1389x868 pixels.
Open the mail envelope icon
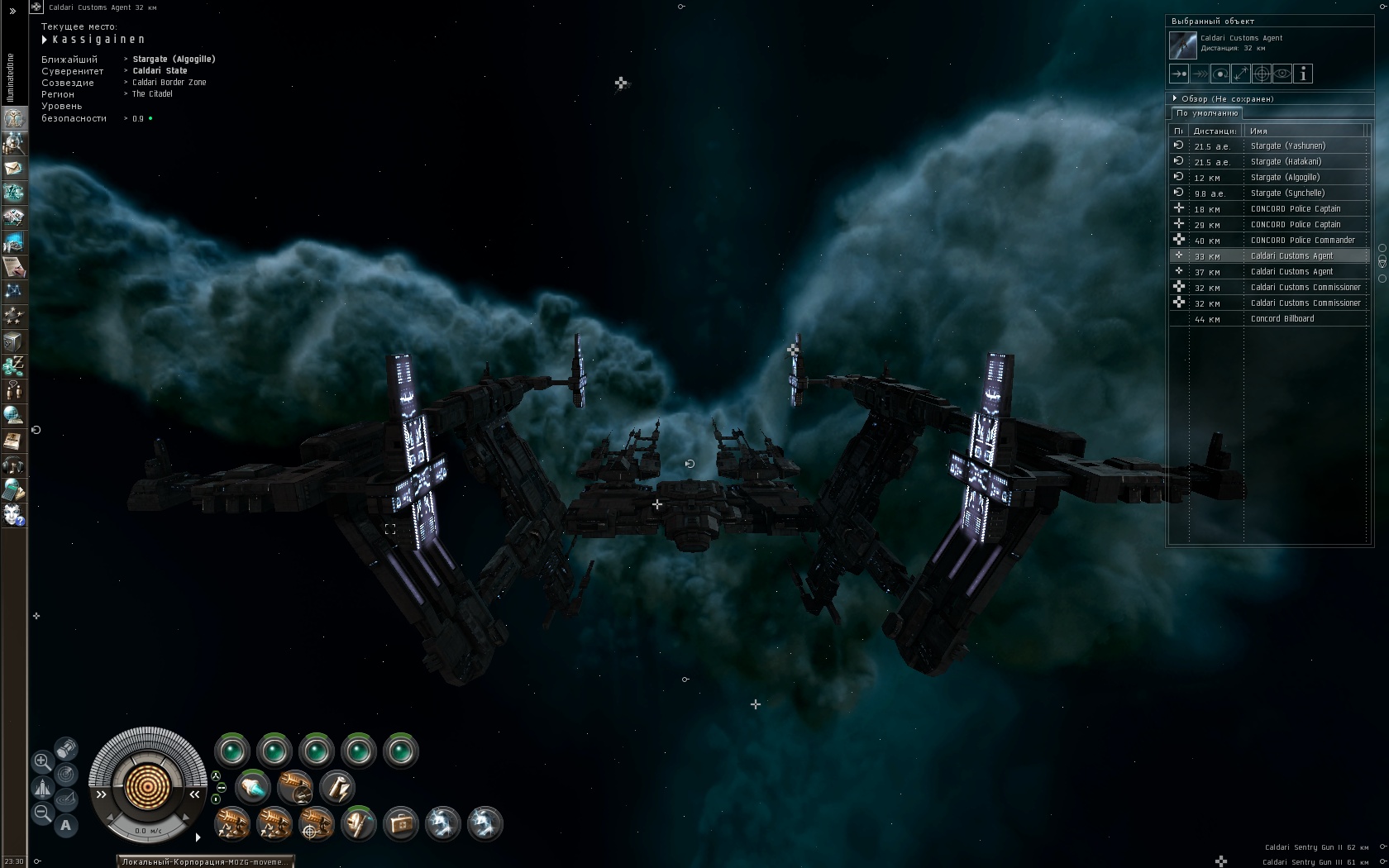[13, 168]
